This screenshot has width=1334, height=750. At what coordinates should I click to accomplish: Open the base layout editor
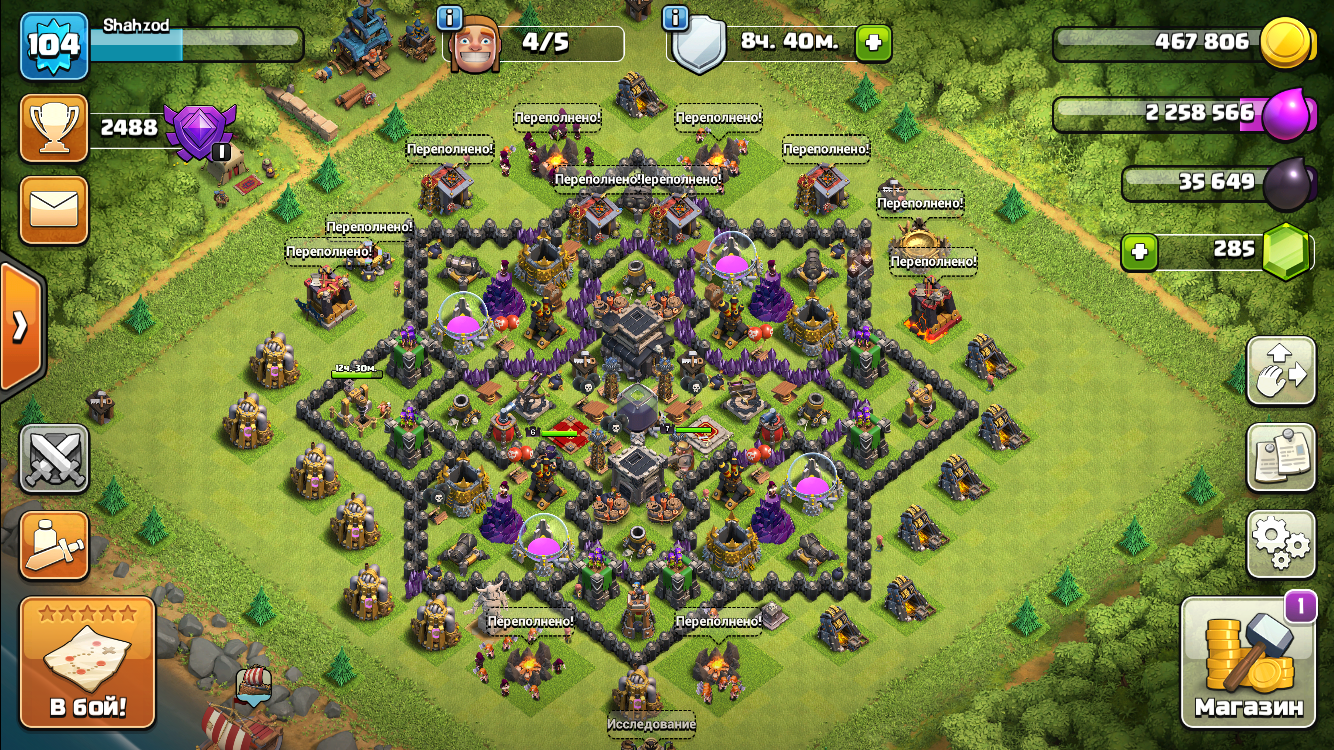coord(1280,371)
